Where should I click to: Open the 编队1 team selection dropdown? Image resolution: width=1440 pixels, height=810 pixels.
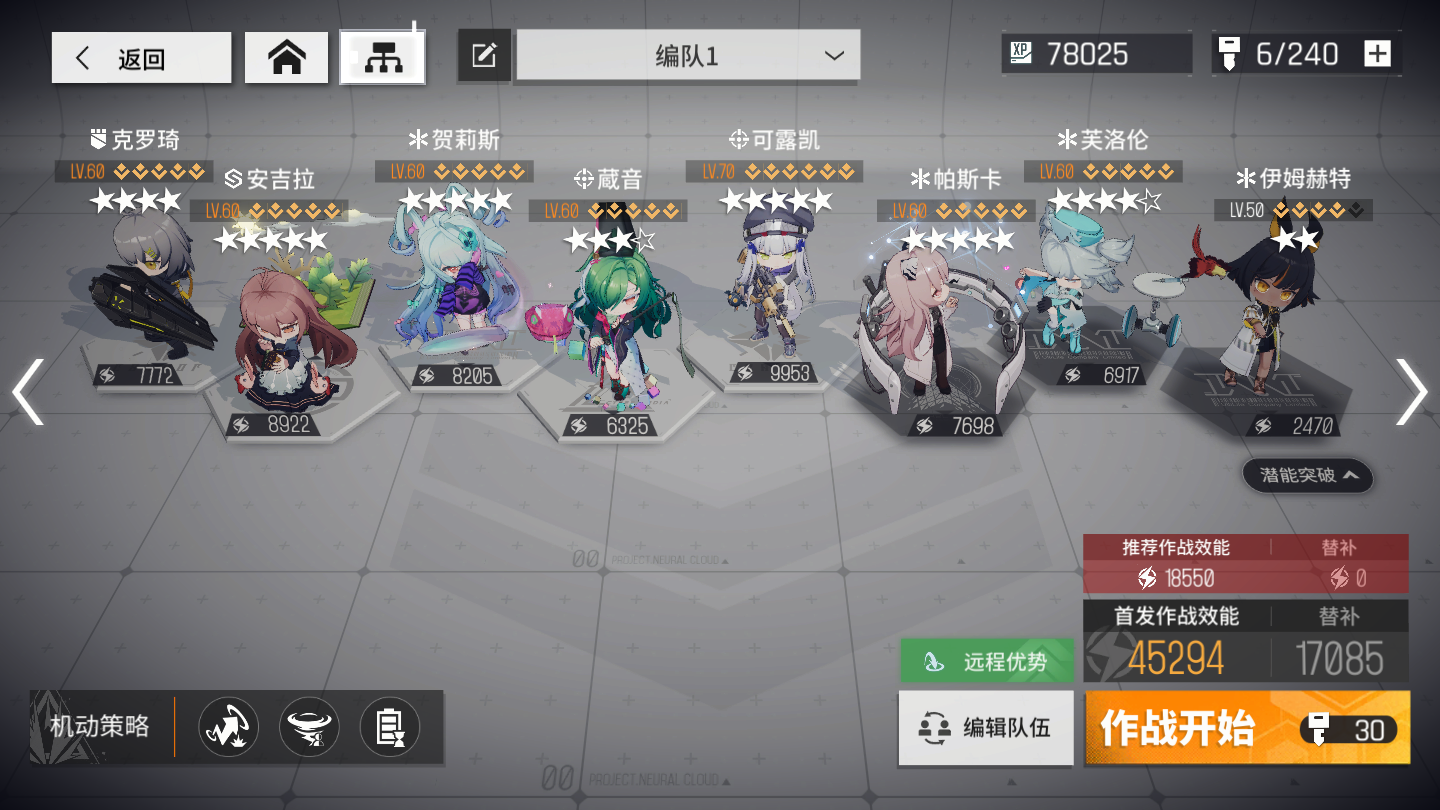(x=688, y=56)
